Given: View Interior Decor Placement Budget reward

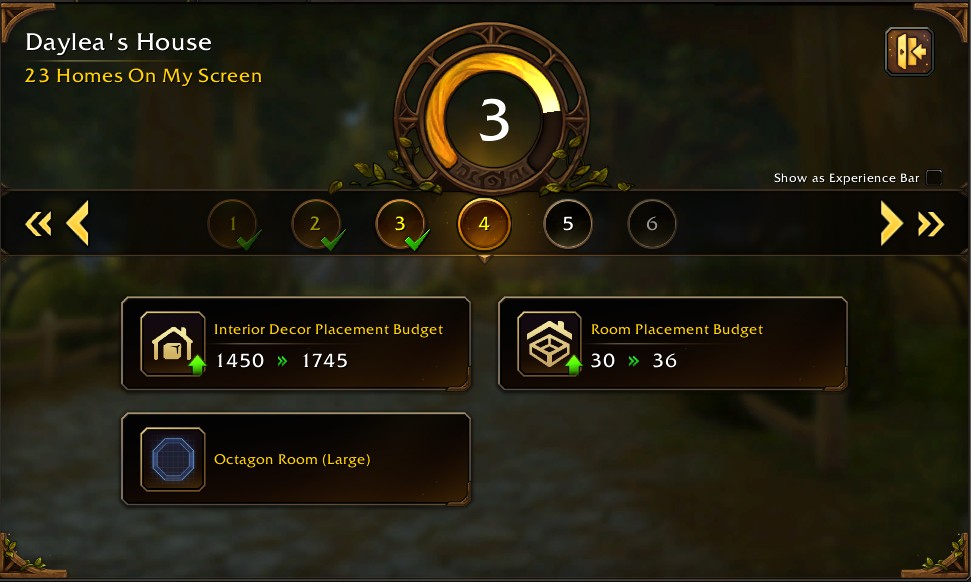Looking at the screenshot, I should click(x=296, y=344).
